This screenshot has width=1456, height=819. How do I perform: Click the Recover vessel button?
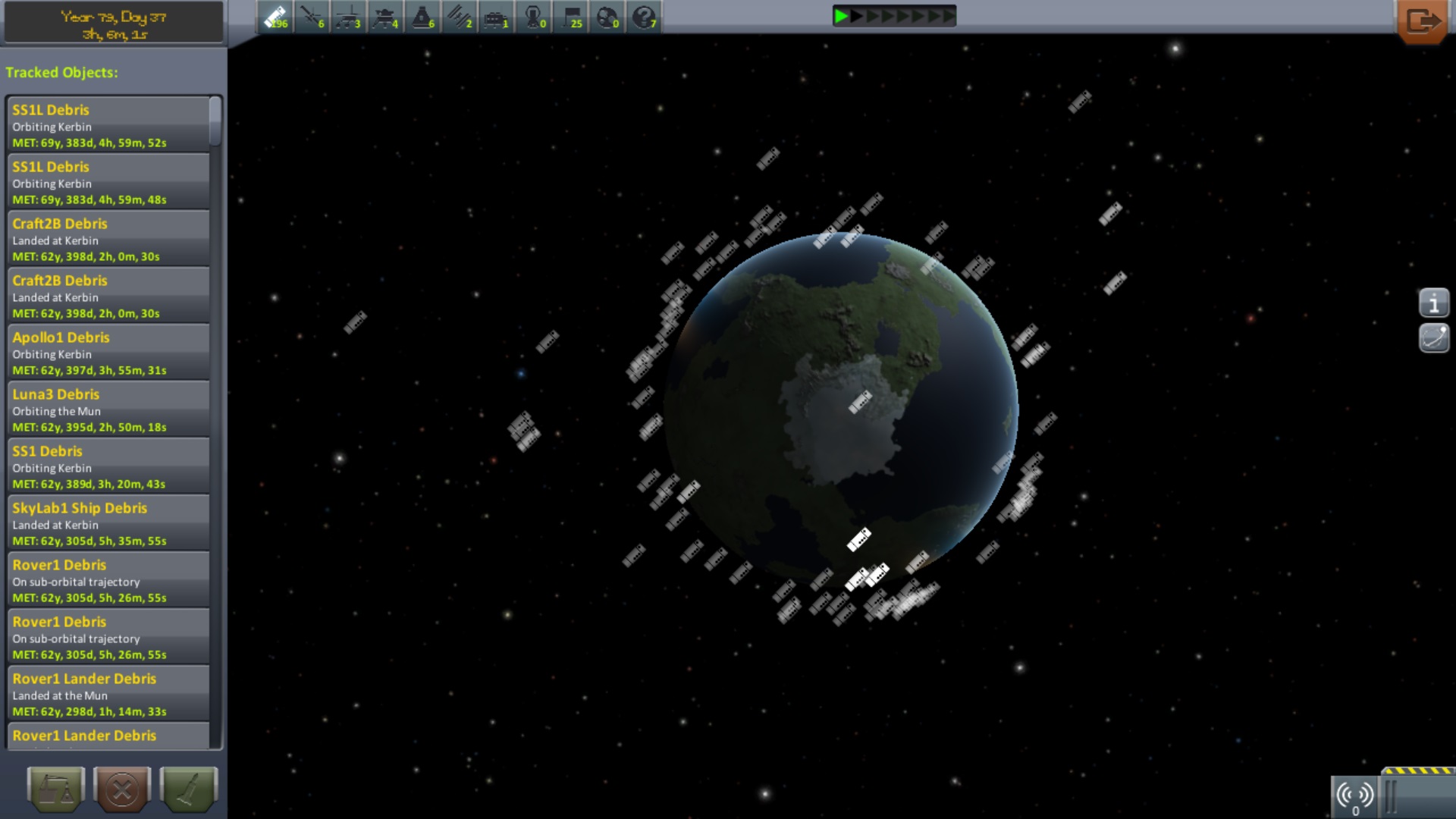(x=55, y=789)
